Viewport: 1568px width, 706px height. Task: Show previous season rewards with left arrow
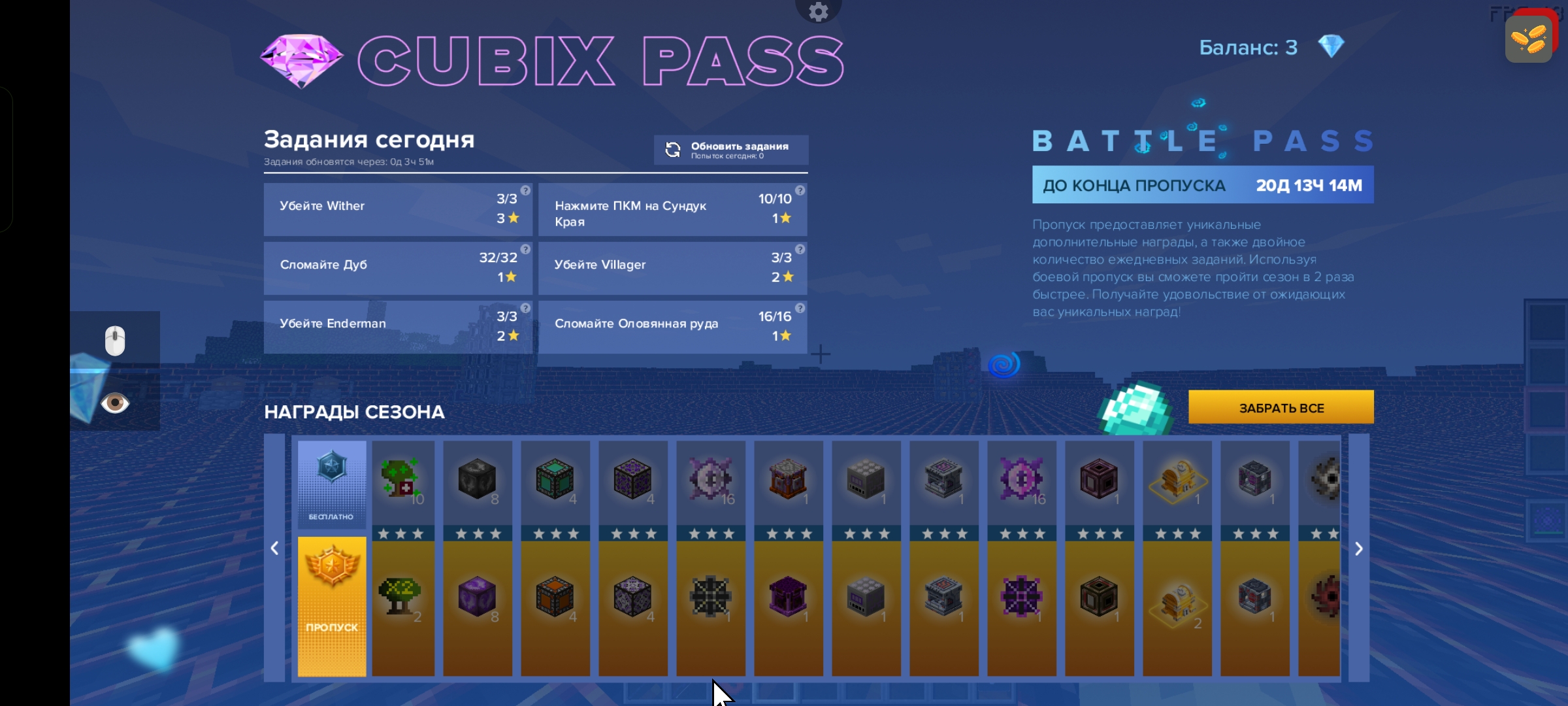pos(274,549)
